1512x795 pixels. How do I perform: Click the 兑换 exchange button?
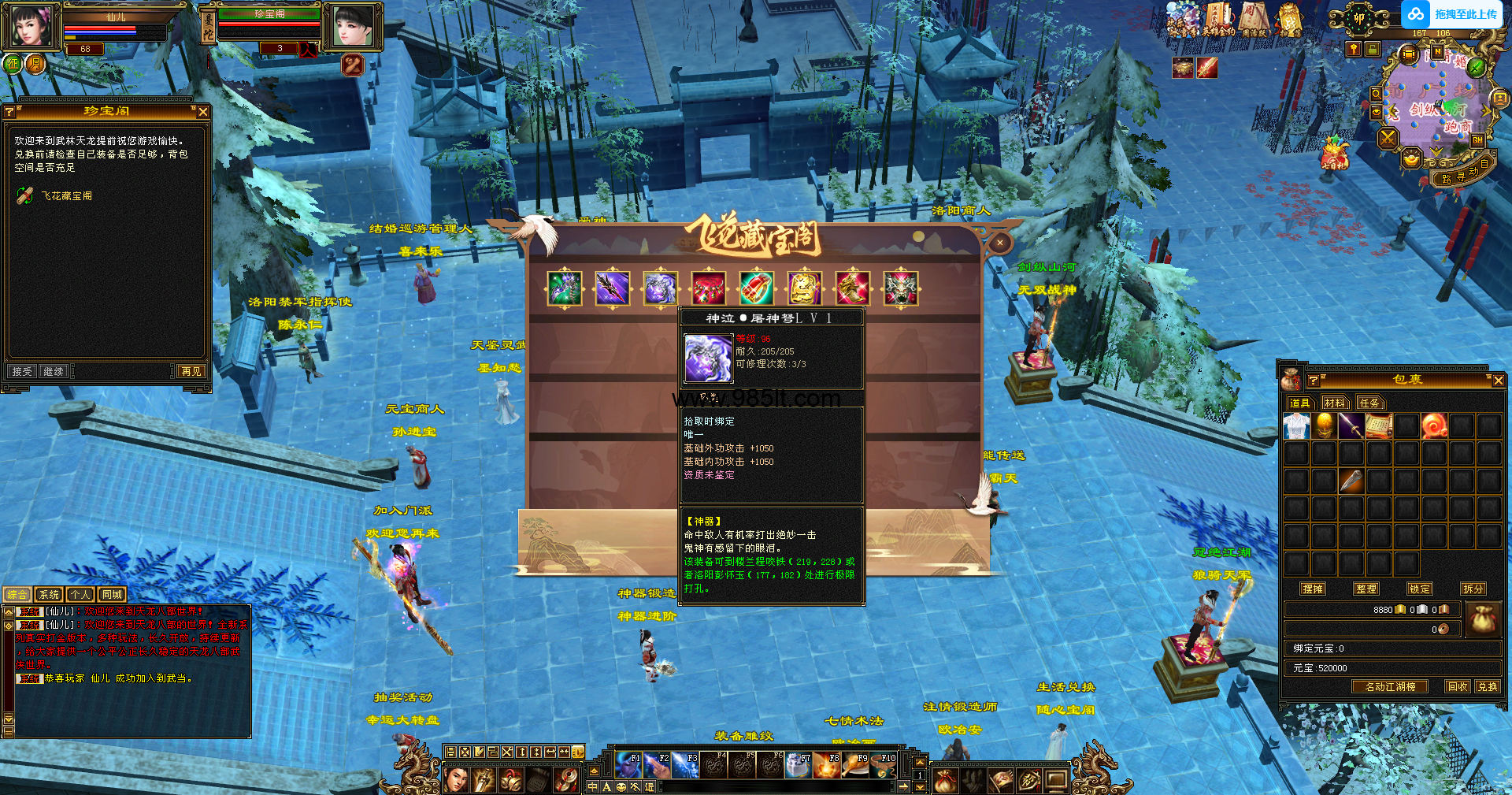point(1487,687)
